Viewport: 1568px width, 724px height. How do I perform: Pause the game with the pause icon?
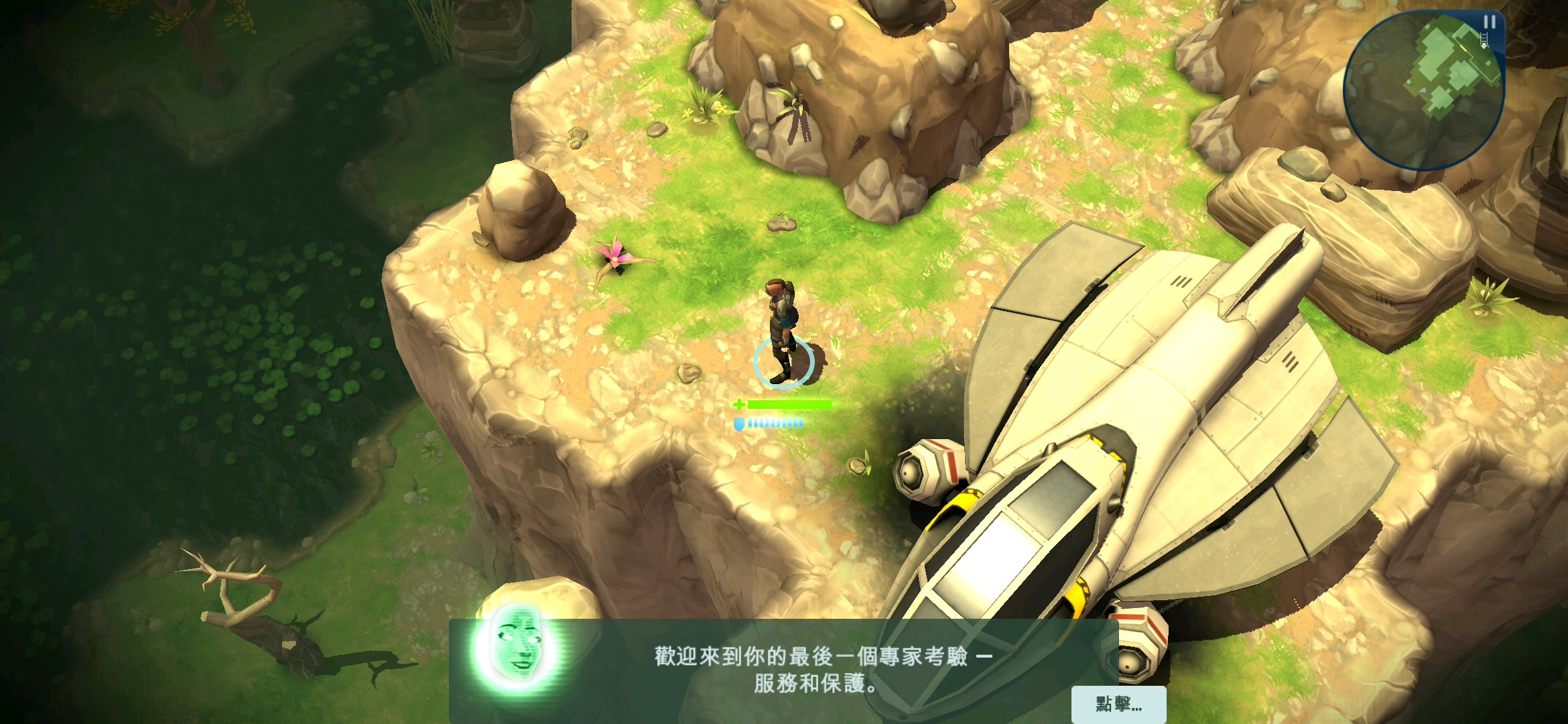1489,22
